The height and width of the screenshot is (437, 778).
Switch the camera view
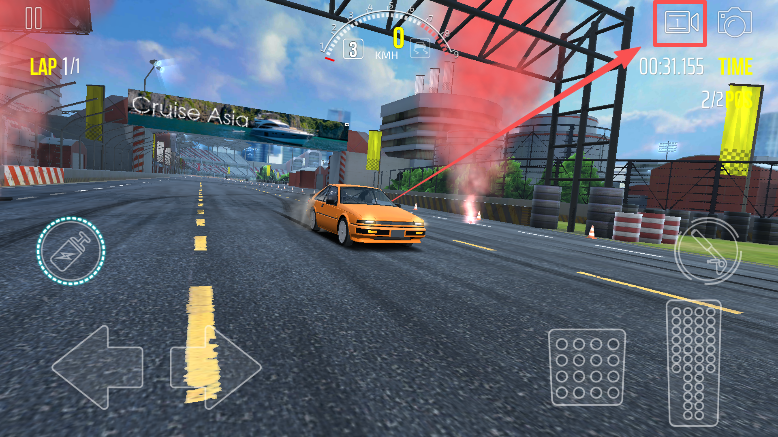[x=680, y=22]
